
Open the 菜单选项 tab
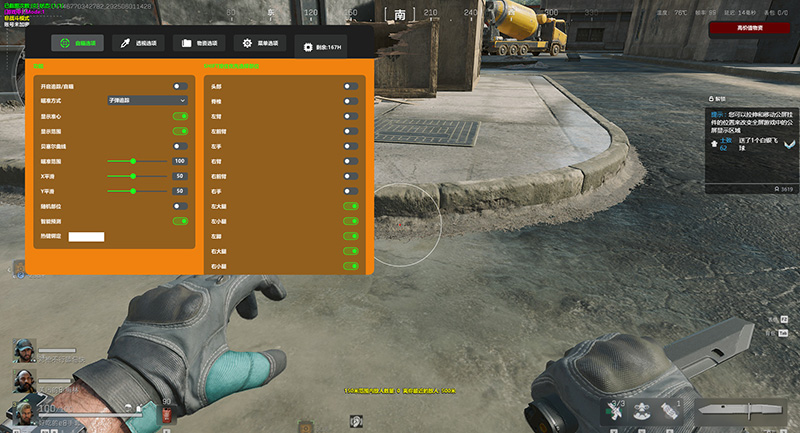click(x=260, y=44)
